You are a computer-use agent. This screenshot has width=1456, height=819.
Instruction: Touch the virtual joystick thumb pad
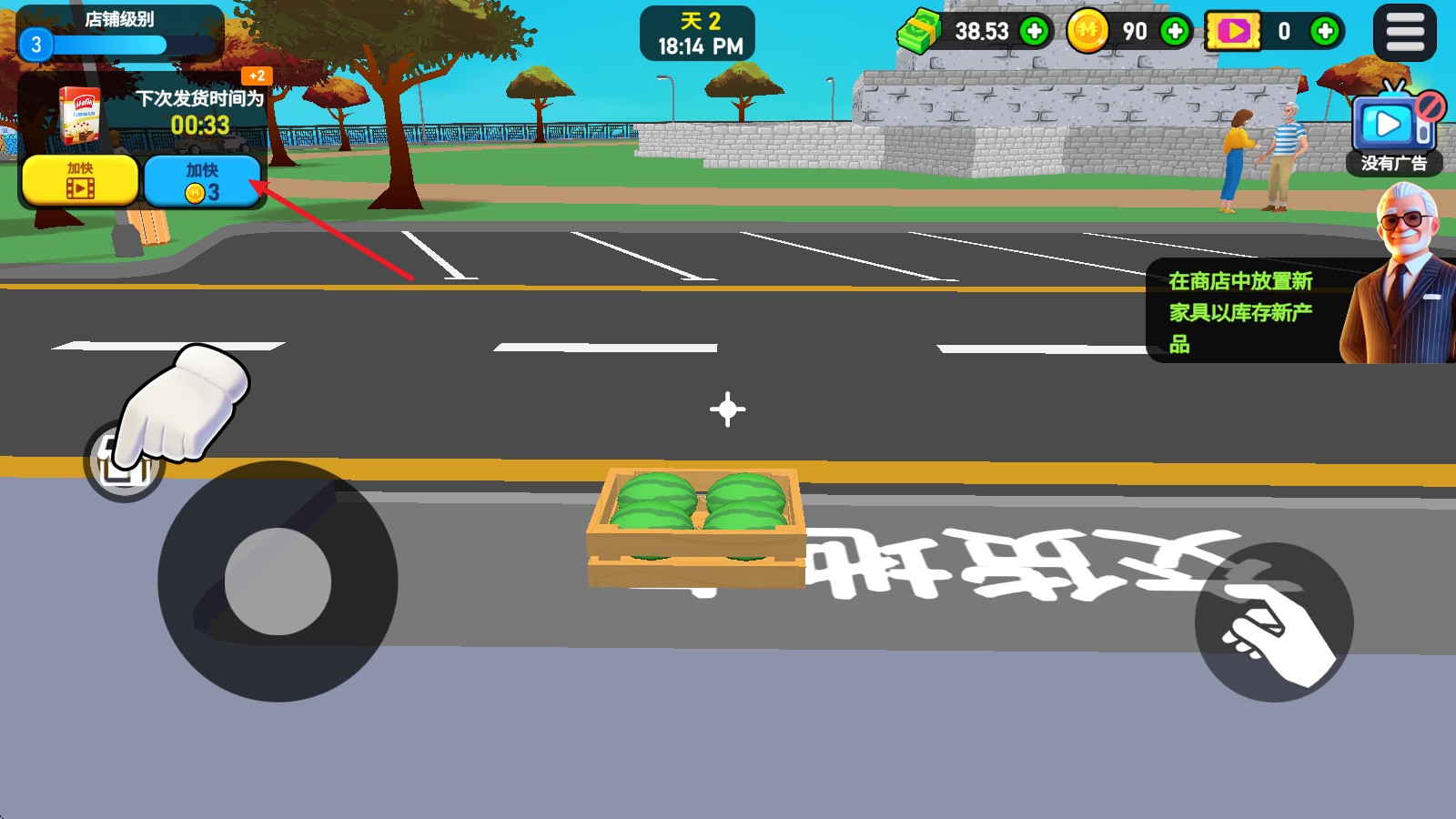pos(278,581)
